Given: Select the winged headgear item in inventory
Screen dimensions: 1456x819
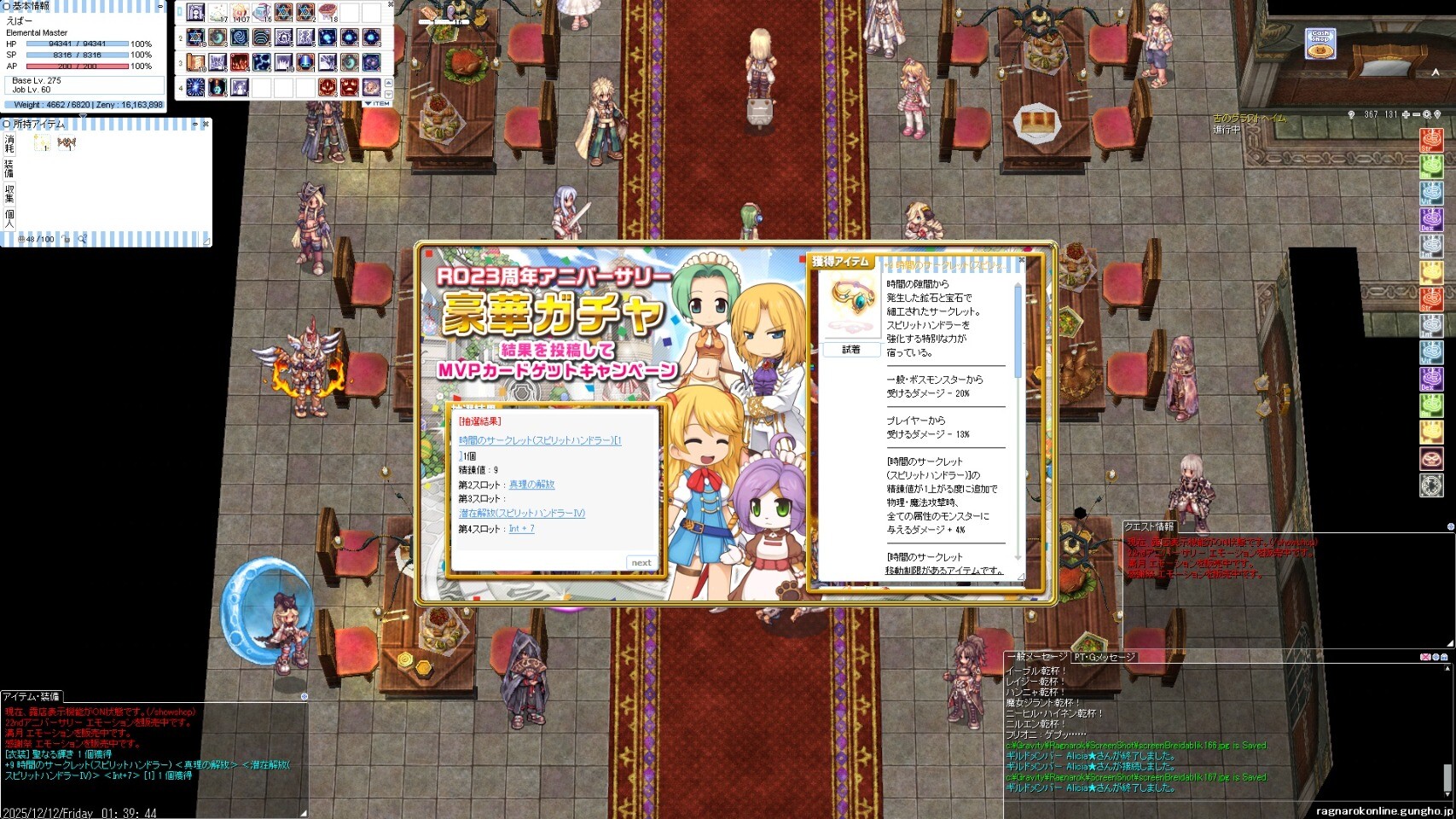Looking at the screenshot, I should pyautogui.click(x=67, y=143).
